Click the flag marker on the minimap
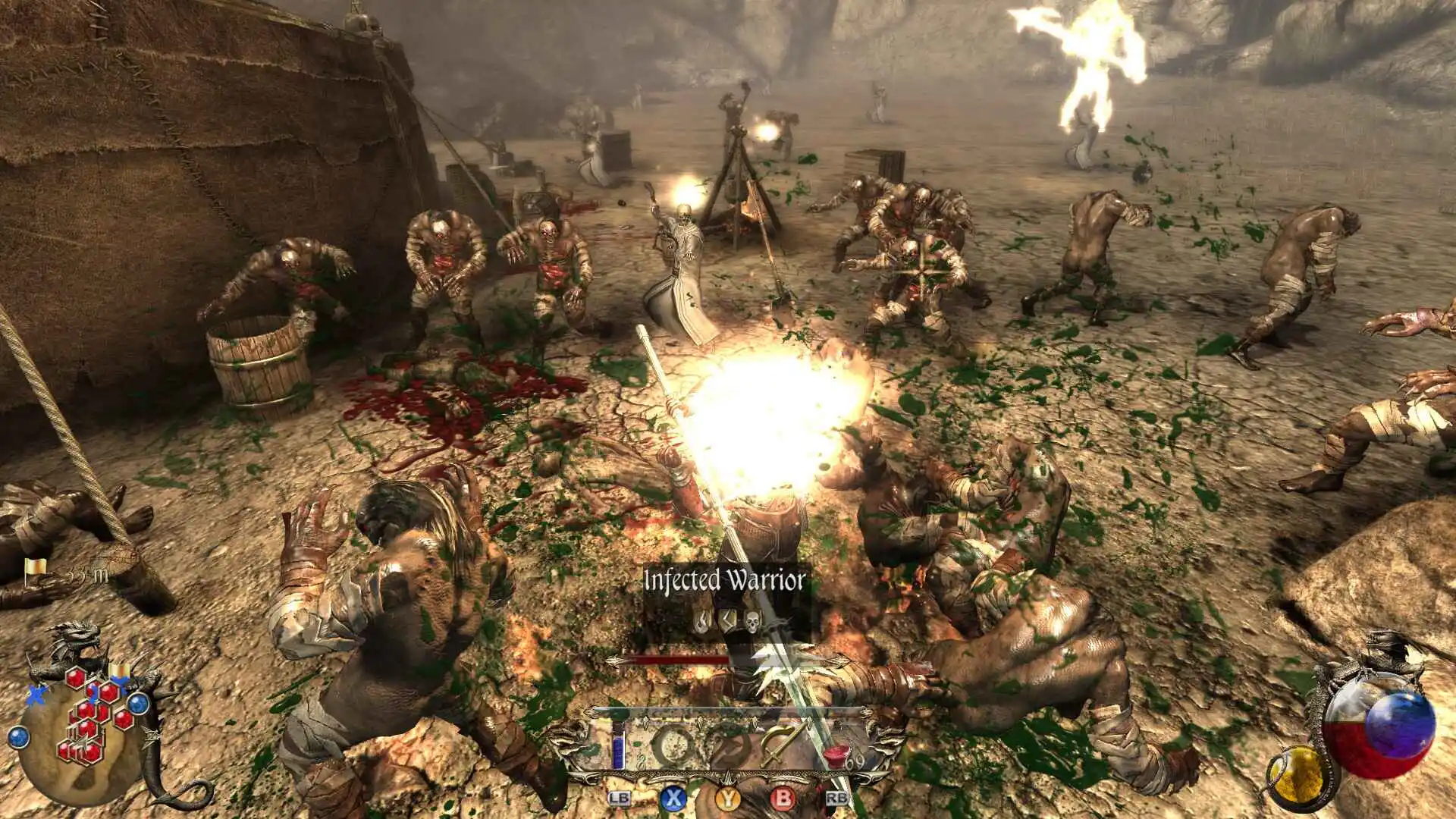The width and height of the screenshot is (1456, 819). click(119, 672)
